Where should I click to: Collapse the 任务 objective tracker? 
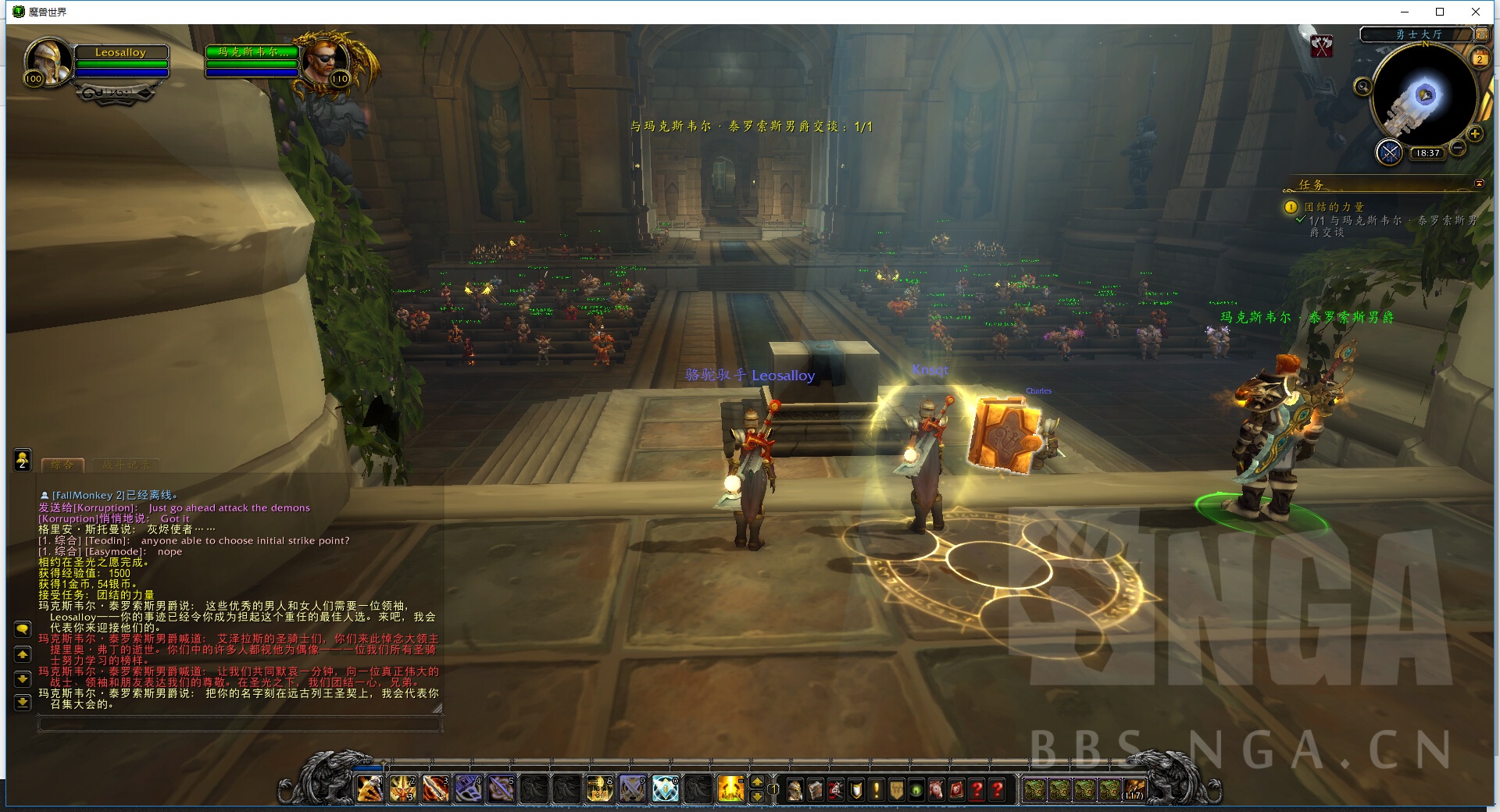(x=1479, y=183)
